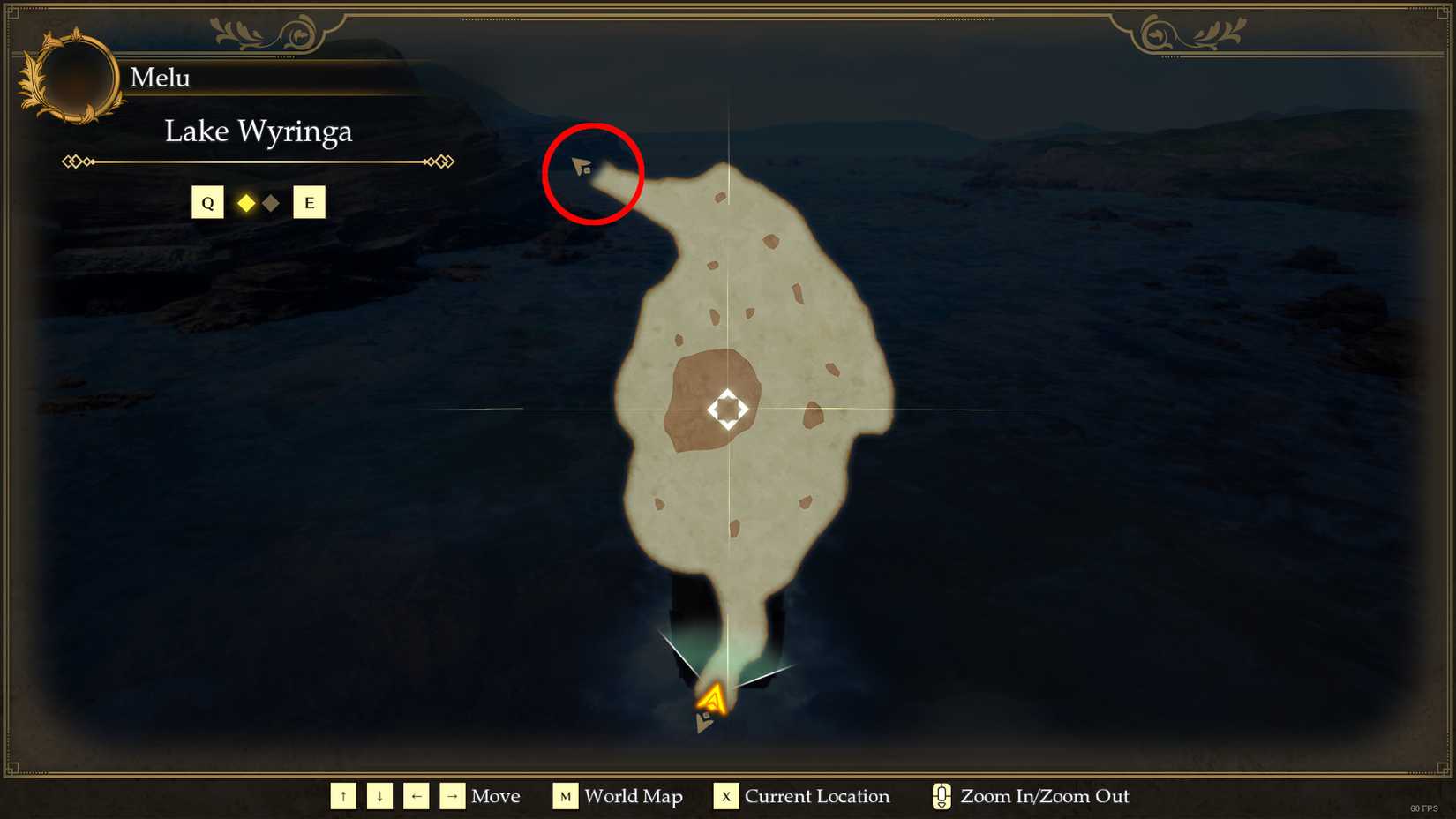1456x819 pixels.
Task: Select the up arrow Move key icon
Action: click(x=343, y=795)
